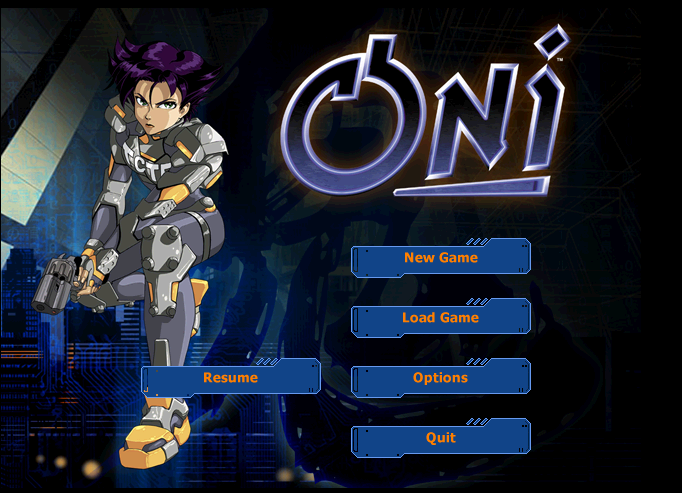Start a New Game

(x=441, y=258)
